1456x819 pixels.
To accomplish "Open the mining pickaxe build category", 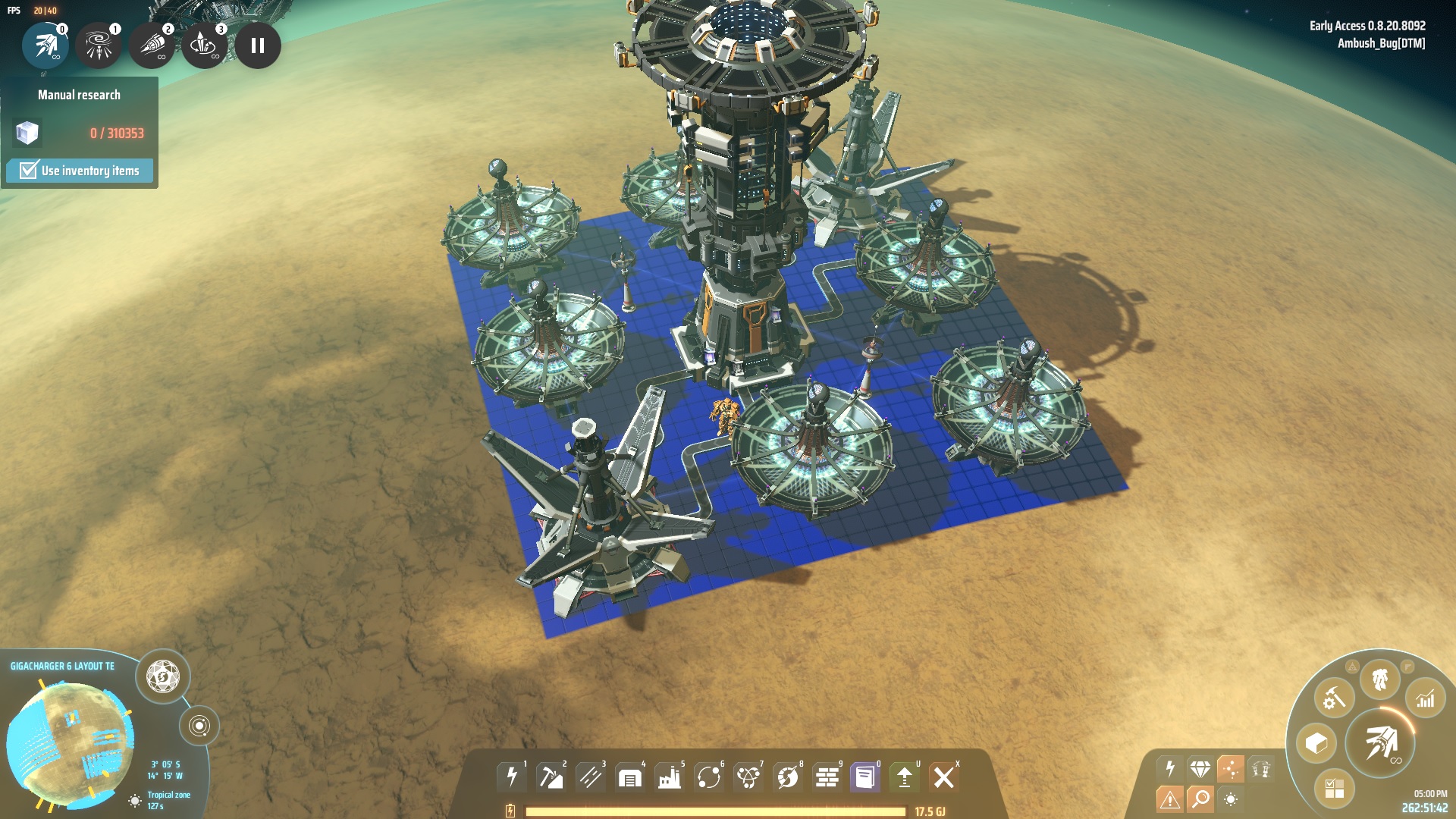I will (551, 777).
